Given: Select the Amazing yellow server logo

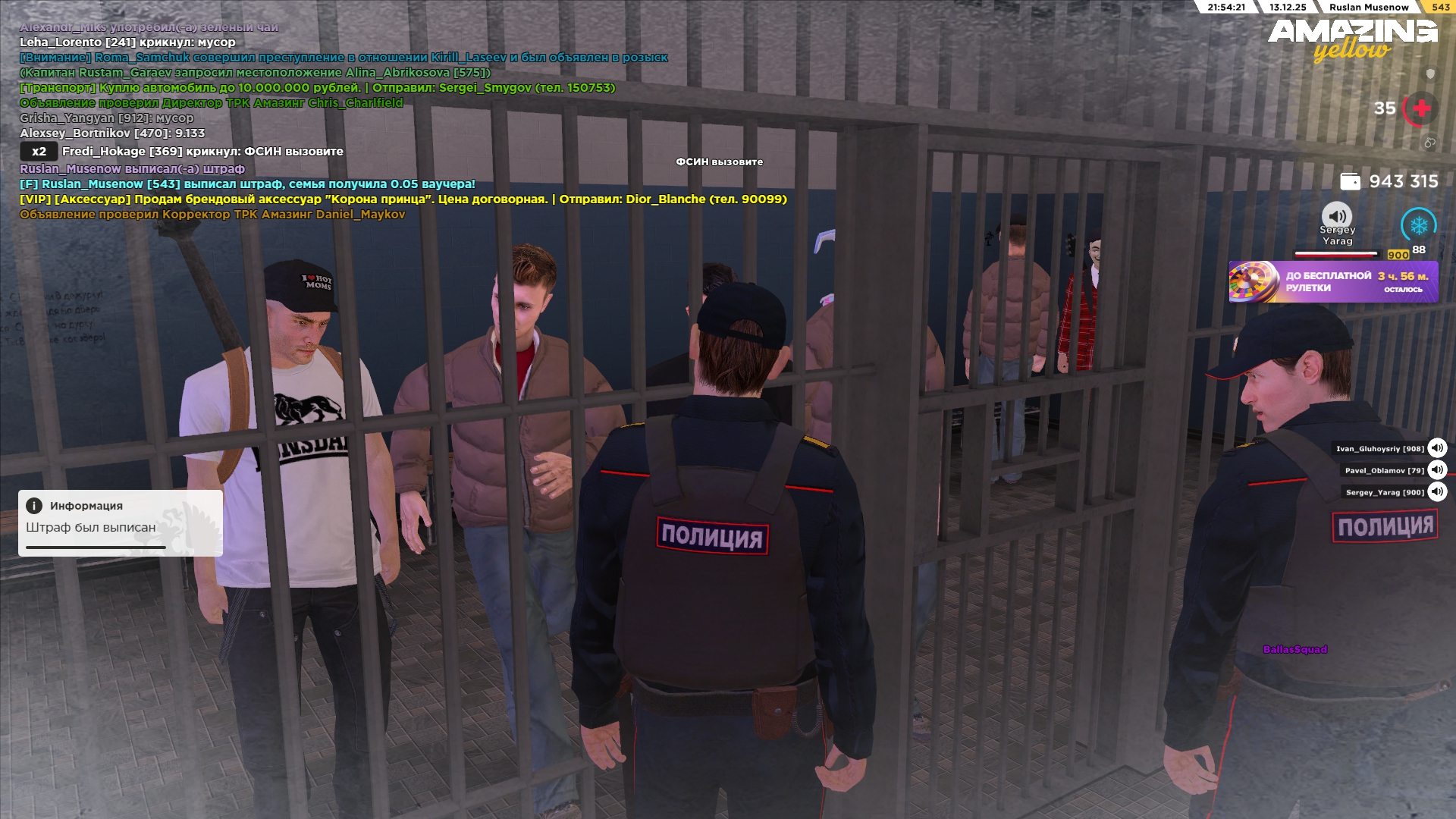Looking at the screenshot, I should coord(1352,39).
